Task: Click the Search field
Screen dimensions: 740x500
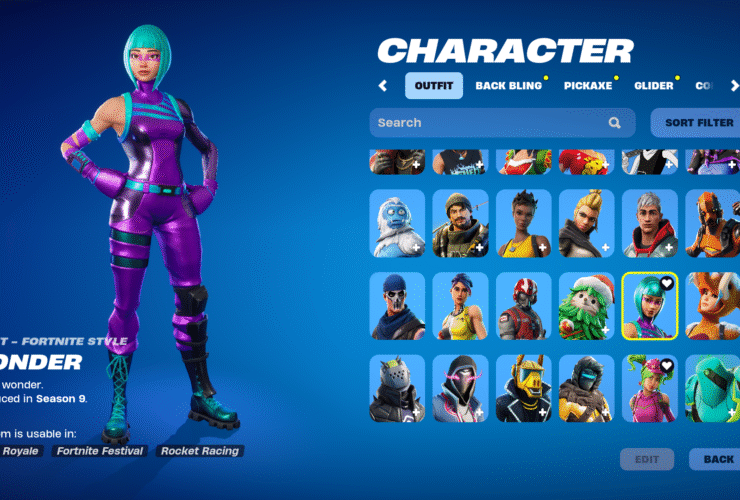Action: pyautogui.click(x=490, y=123)
